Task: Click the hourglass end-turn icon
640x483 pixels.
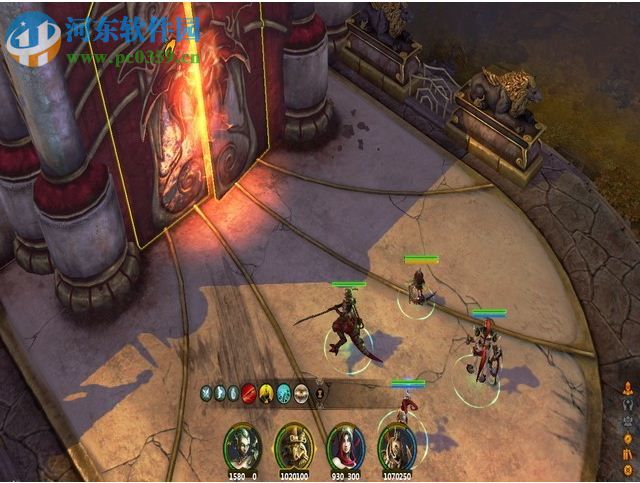Action: (x=320, y=393)
